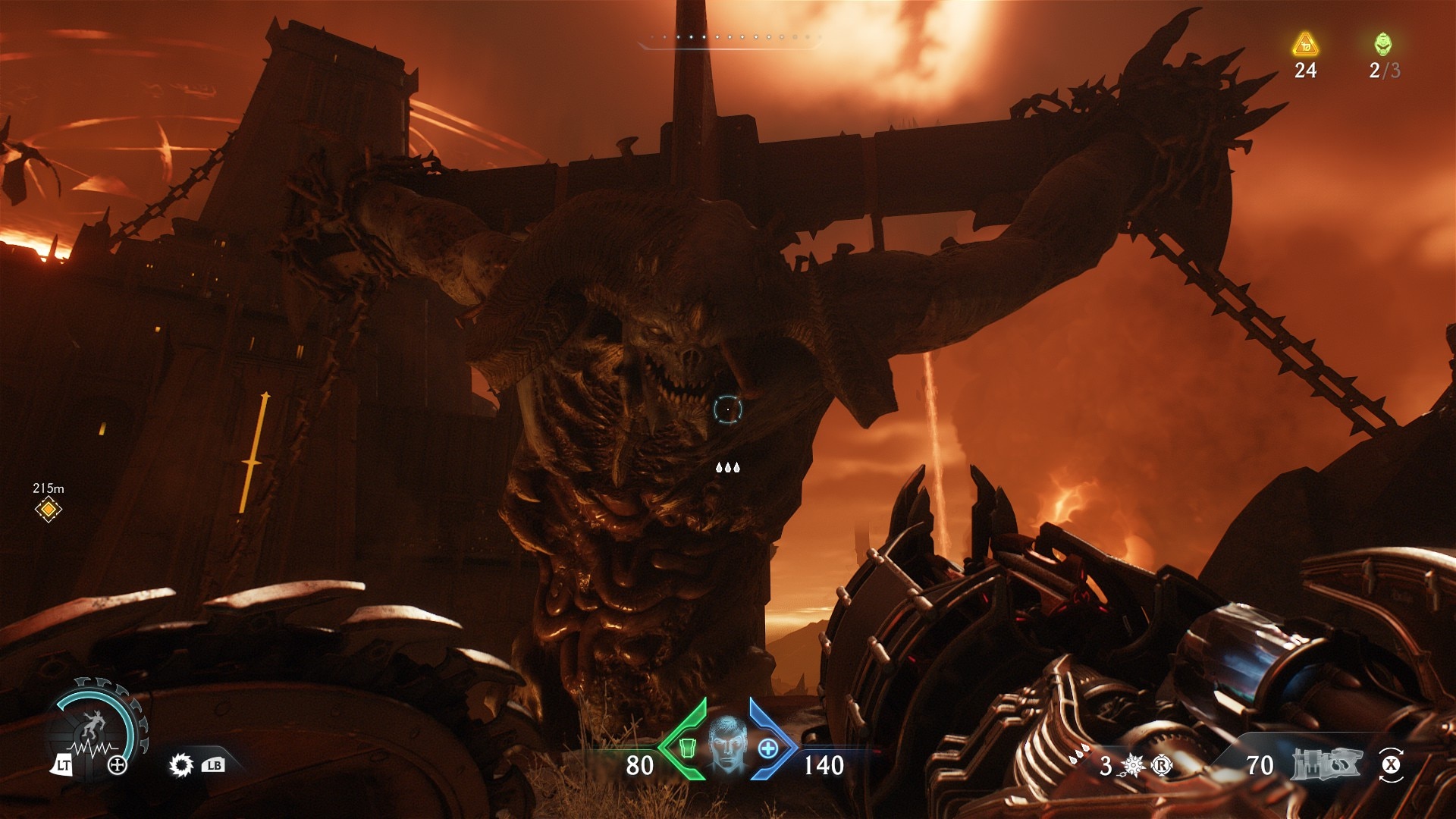This screenshot has width=1456, height=819.
Task: Activate the flail melee weapon icon
Action: pyautogui.click(x=1132, y=765)
